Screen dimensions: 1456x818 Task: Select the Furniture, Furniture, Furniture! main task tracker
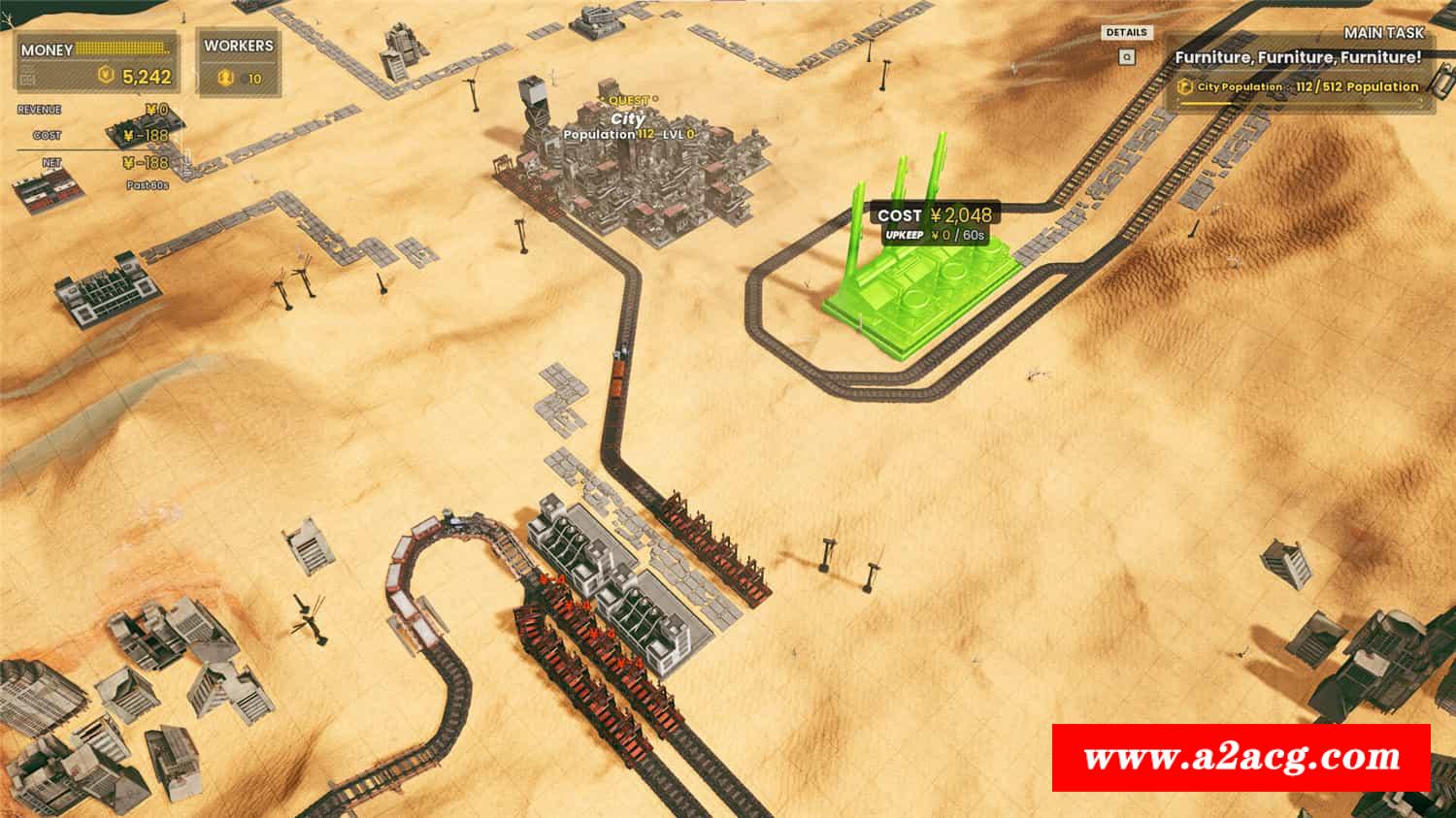[1297, 58]
